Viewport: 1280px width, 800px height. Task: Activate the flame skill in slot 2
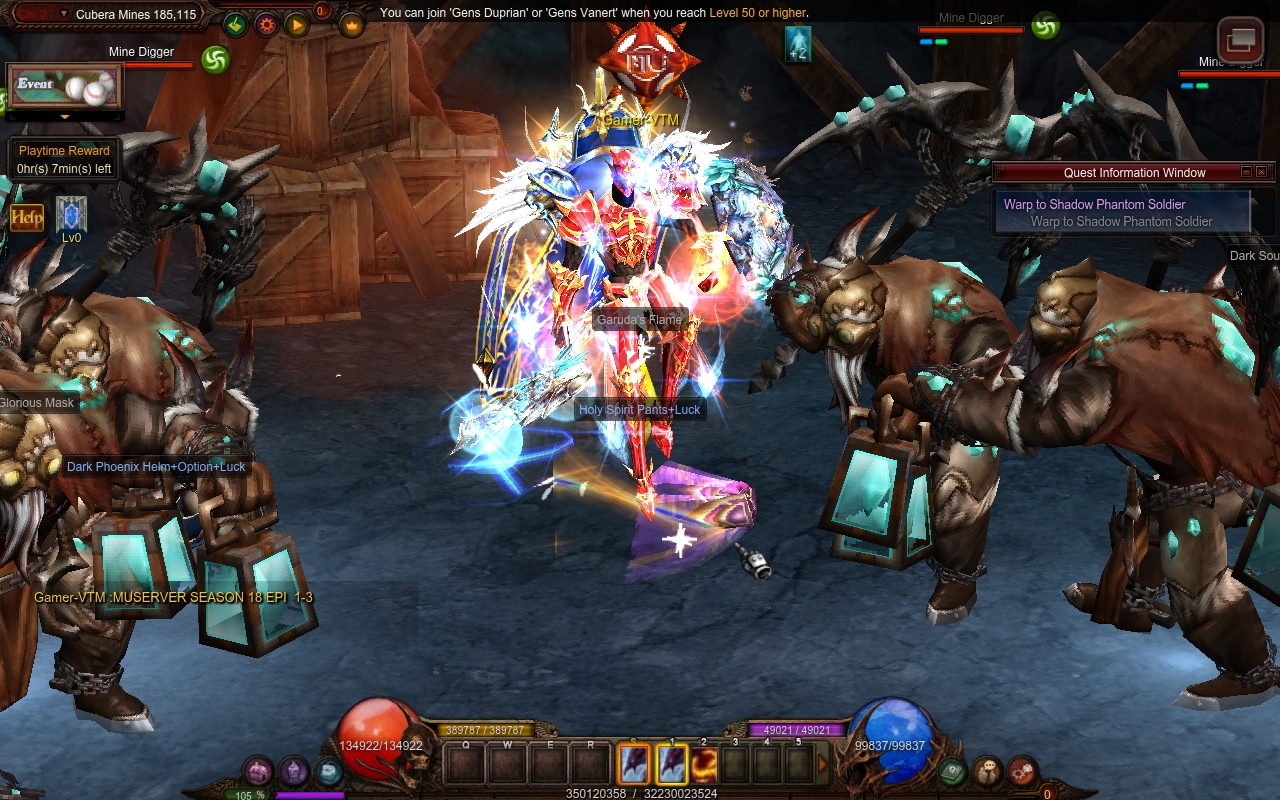click(704, 765)
